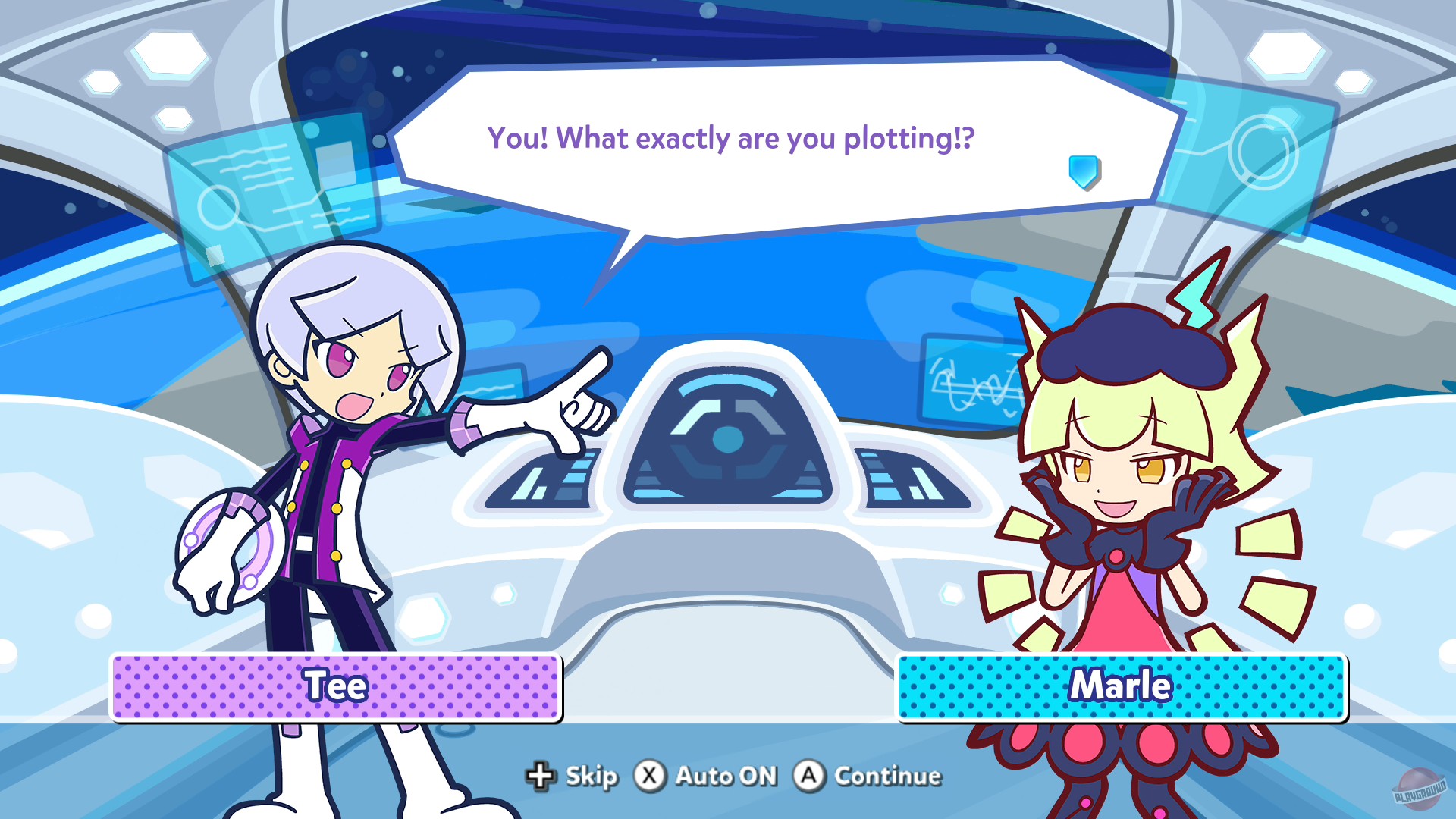Enable auto-play by clicking Auto ON
This screenshot has height=819, width=1456.
click(x=726, y=777)
